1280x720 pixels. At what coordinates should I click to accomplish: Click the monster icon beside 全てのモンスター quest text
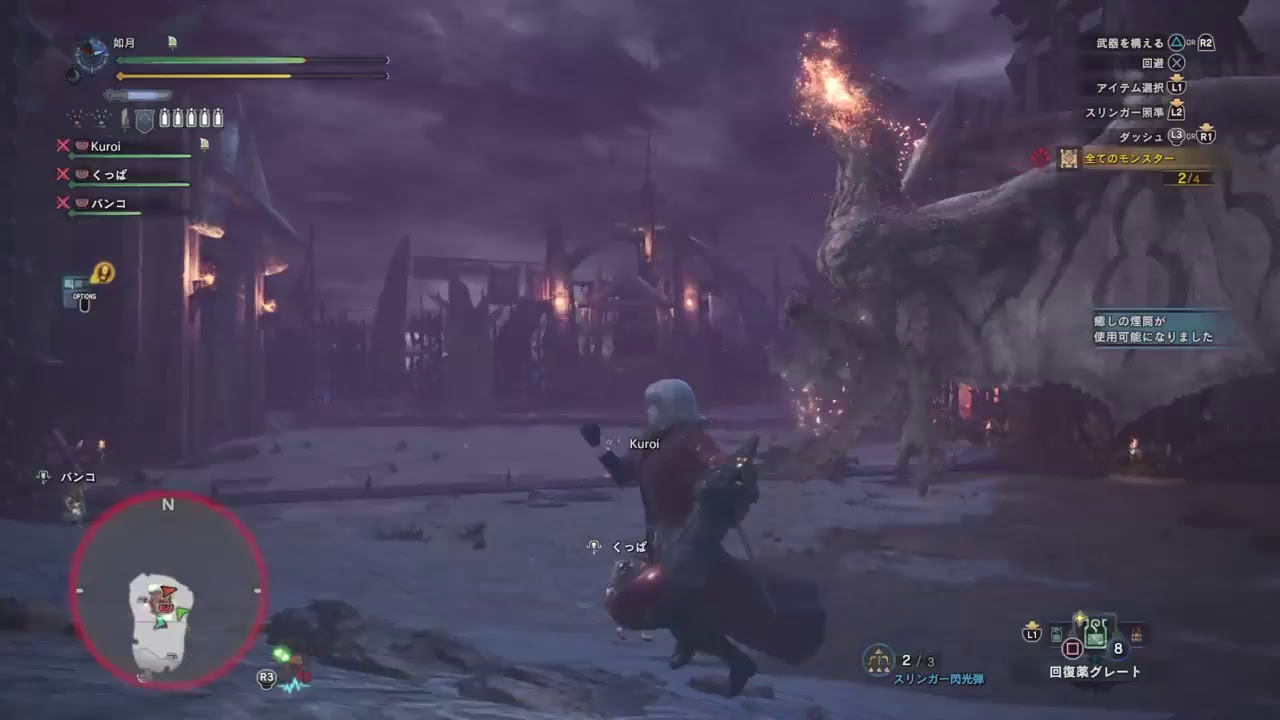point(1068,159)
